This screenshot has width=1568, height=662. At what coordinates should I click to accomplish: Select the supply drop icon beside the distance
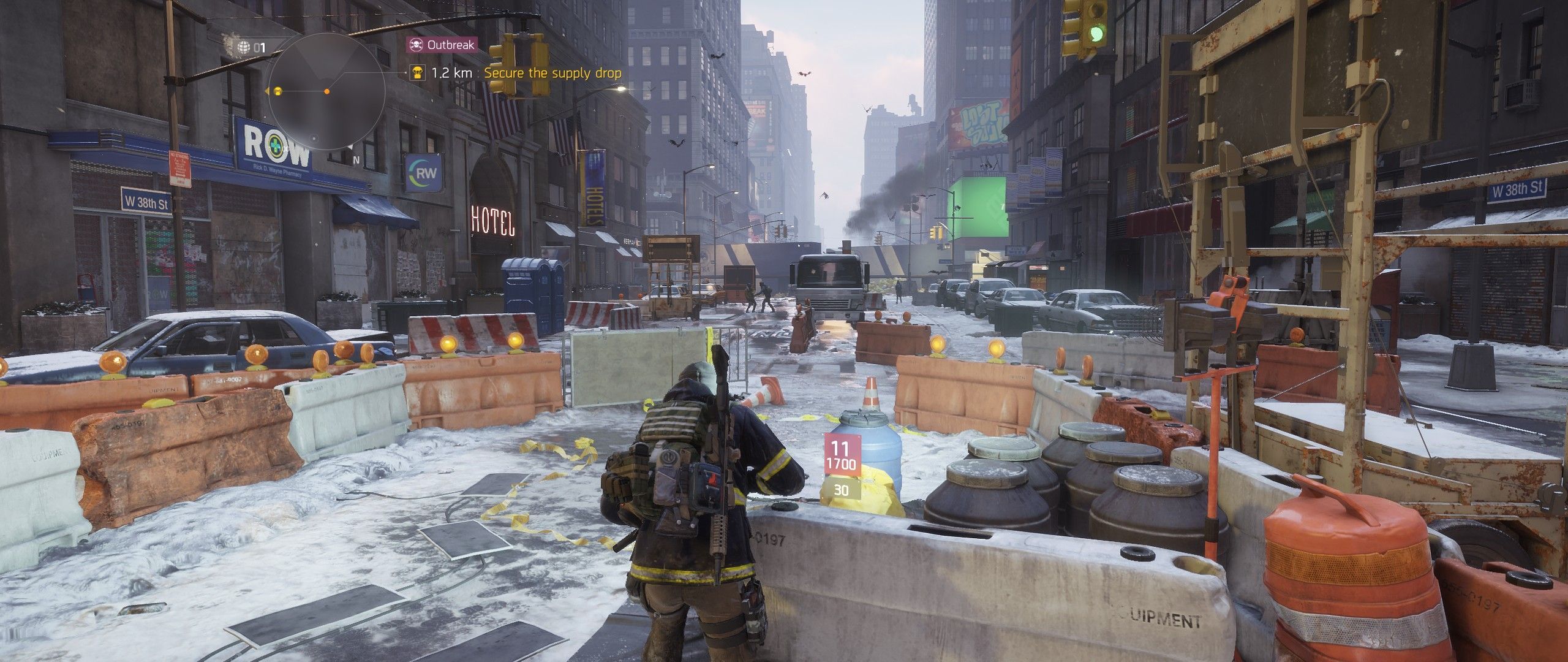pyautogui.click(x=418, y=74)
